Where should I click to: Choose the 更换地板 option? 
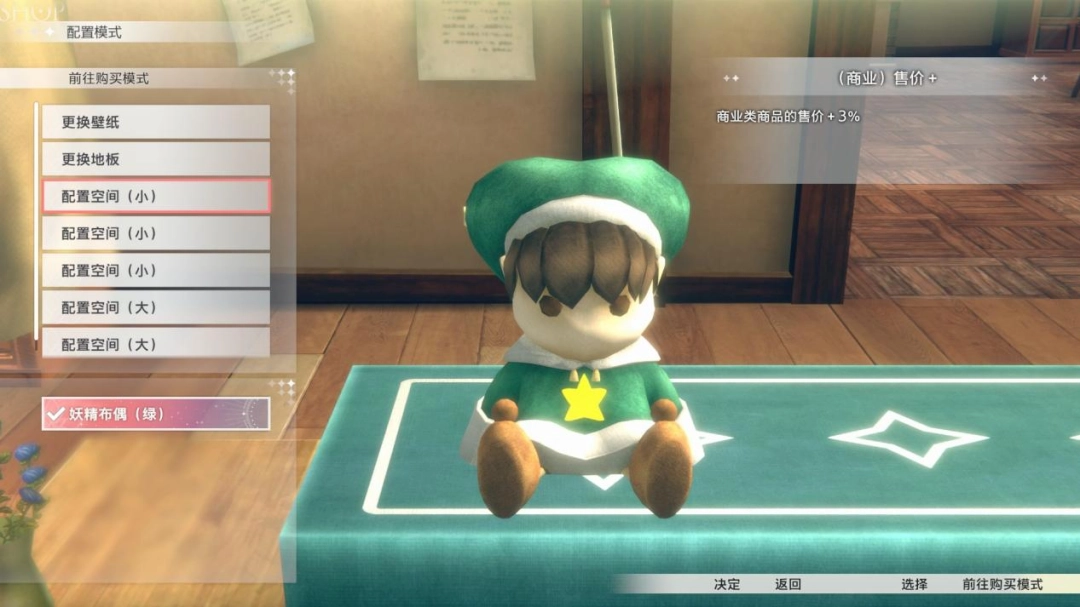(155, 159)
